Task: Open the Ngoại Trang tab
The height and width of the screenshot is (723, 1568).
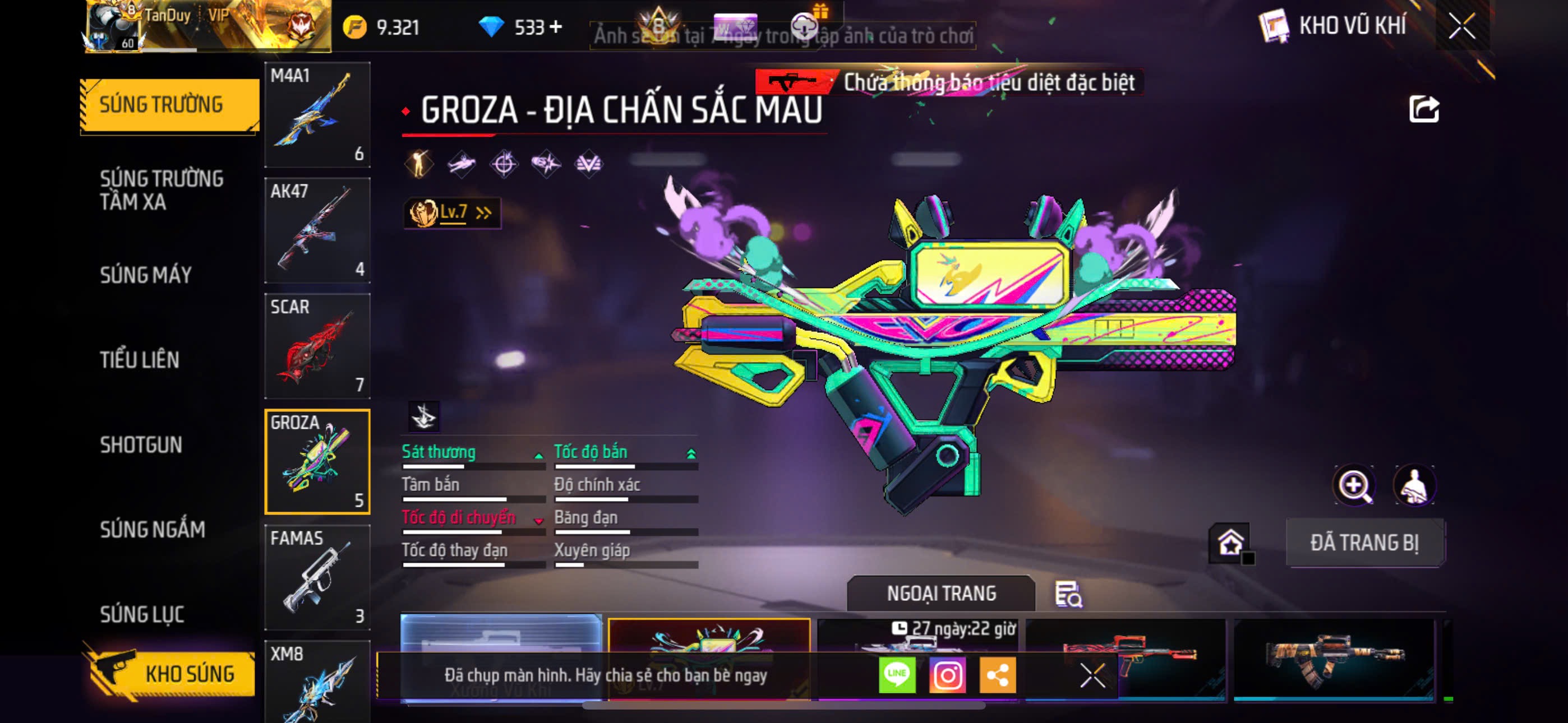Action: click(x=940, y=594)
